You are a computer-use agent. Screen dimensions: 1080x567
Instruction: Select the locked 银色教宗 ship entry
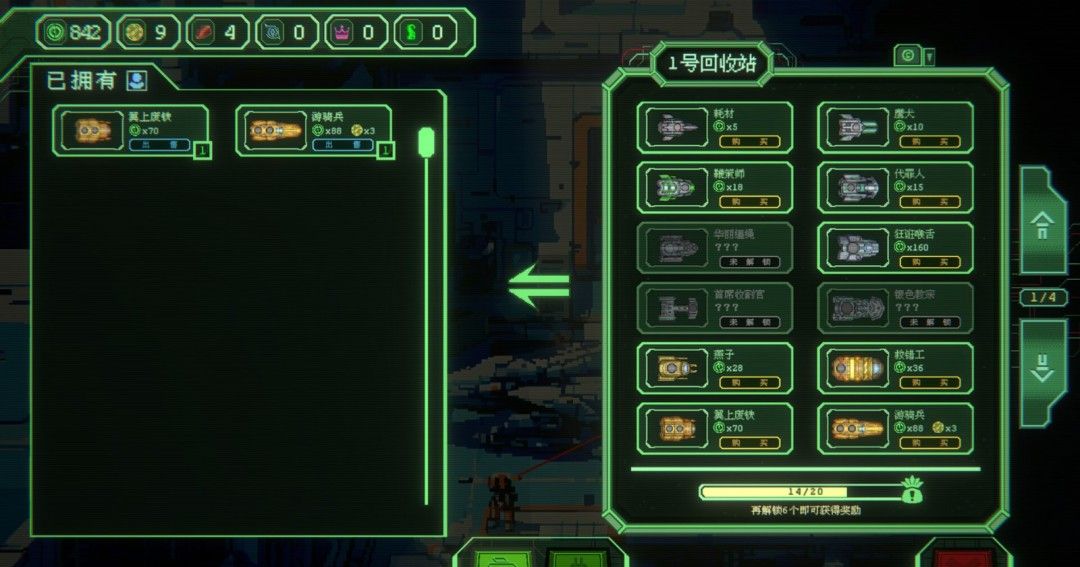[895, 308]
